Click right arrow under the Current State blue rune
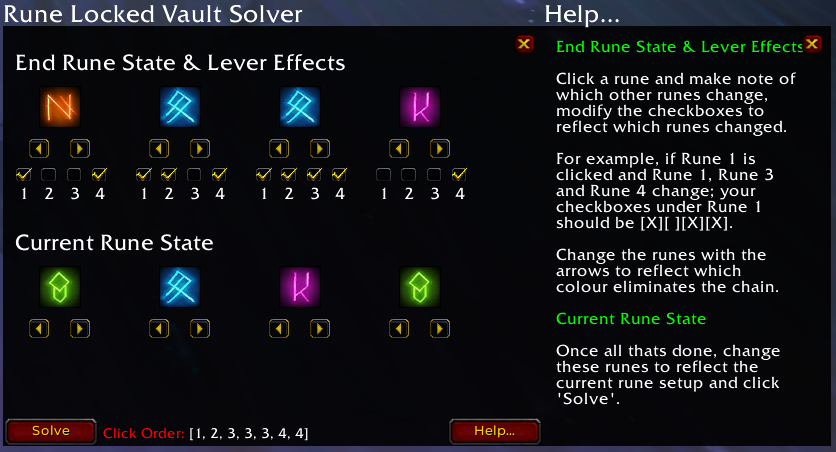 point(200,327)
